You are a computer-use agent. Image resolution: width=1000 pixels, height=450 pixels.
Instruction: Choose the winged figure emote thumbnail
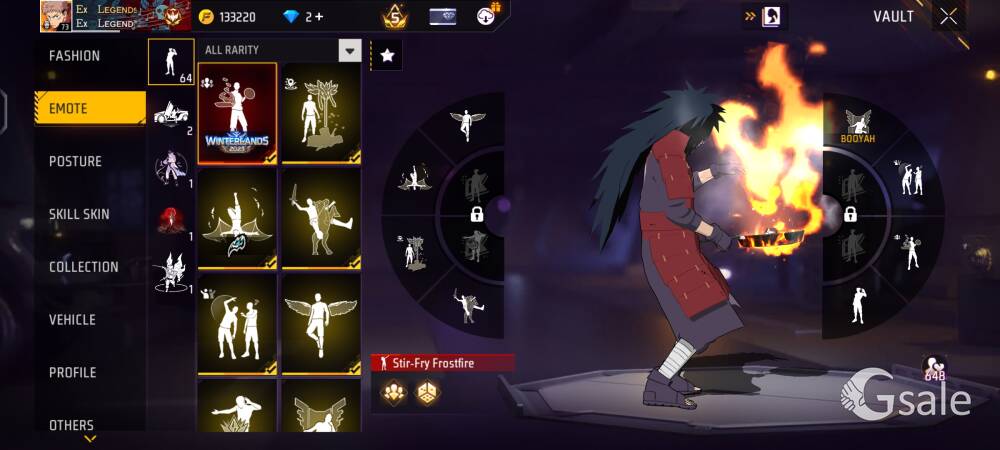(320, 323)
